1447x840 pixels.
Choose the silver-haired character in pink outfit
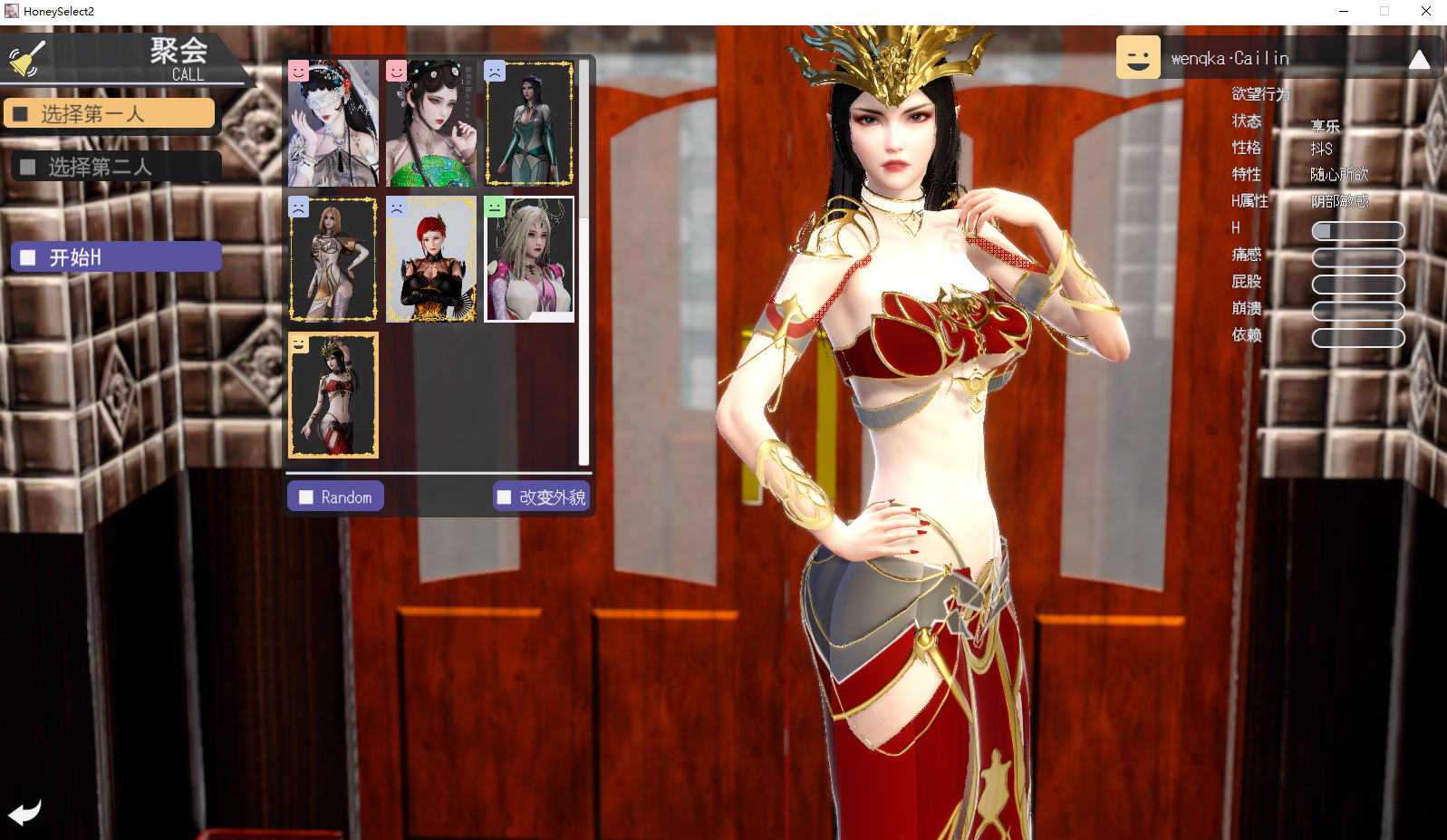click(x=529, y=259)
